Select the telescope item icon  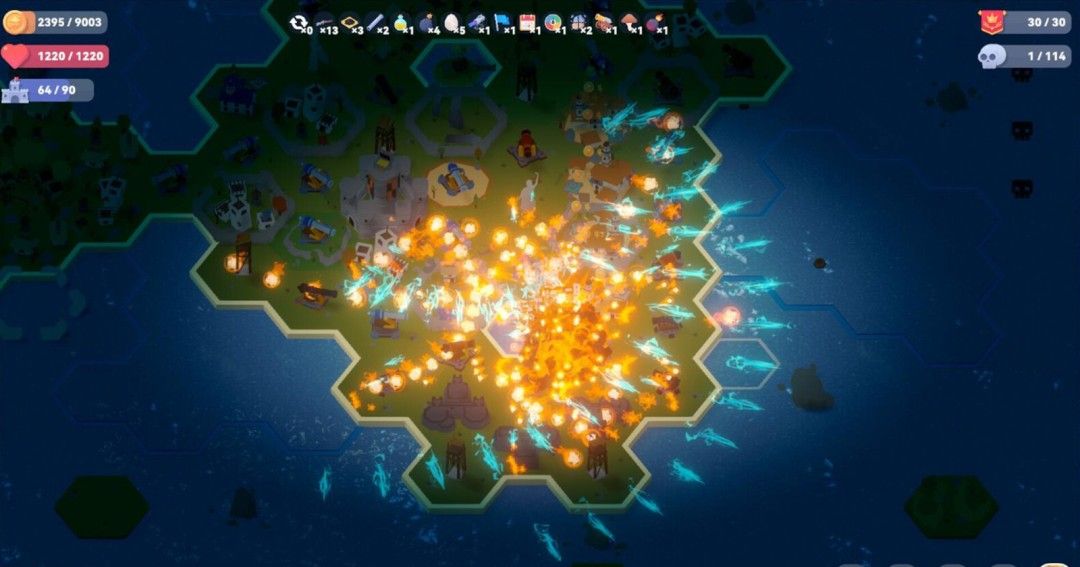click(x=477, y=22)
